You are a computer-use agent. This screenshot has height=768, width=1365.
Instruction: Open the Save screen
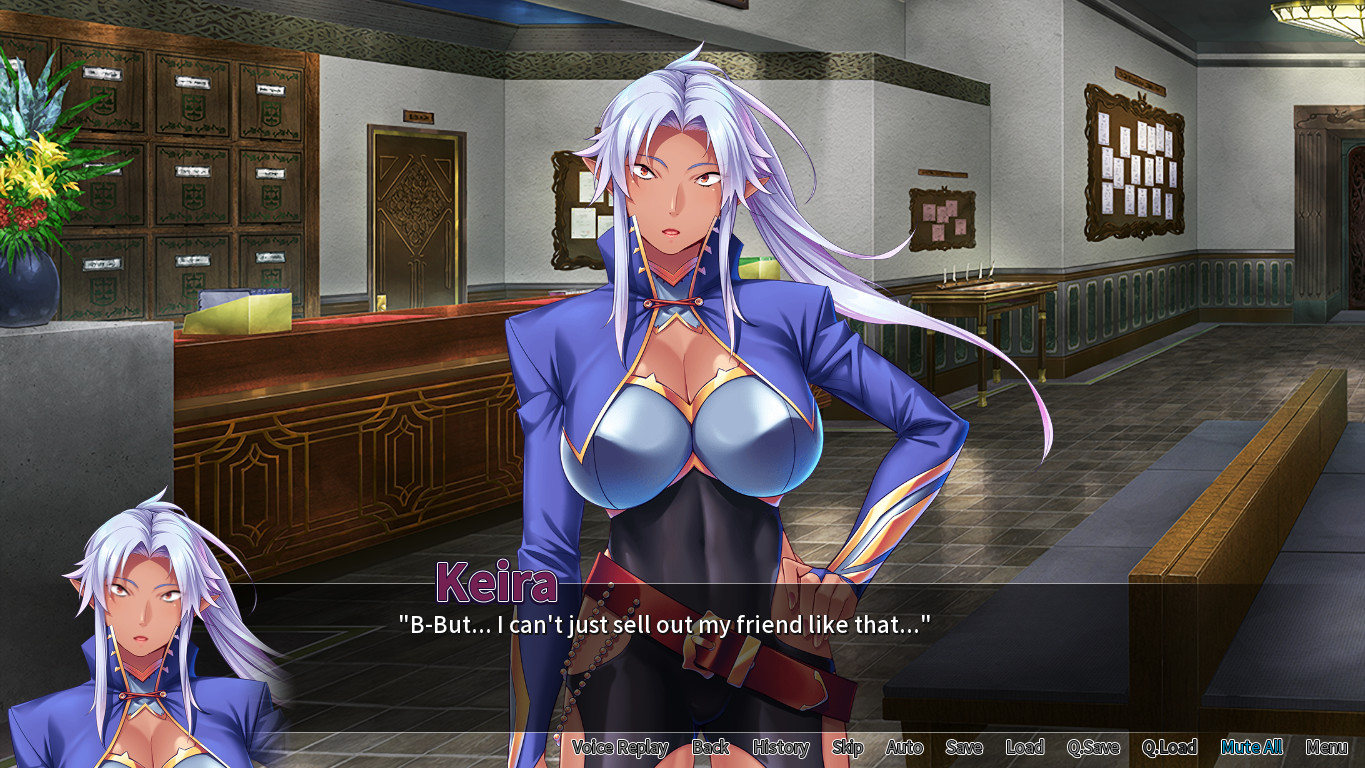pos(966,747)
